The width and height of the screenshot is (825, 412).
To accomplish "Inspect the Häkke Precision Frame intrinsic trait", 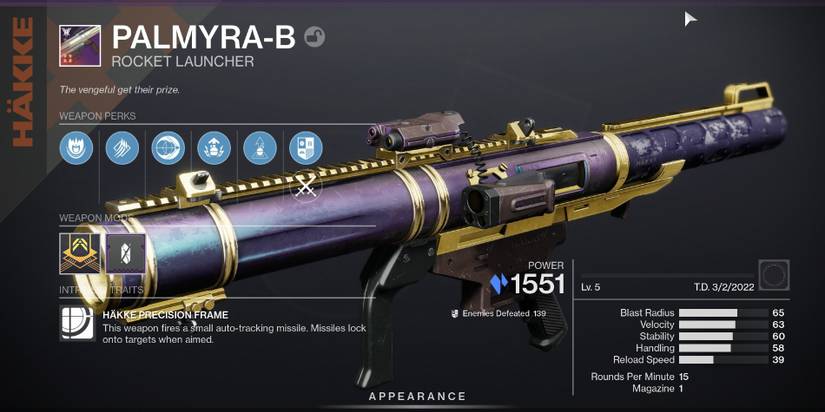I will [x=77, y=324].
